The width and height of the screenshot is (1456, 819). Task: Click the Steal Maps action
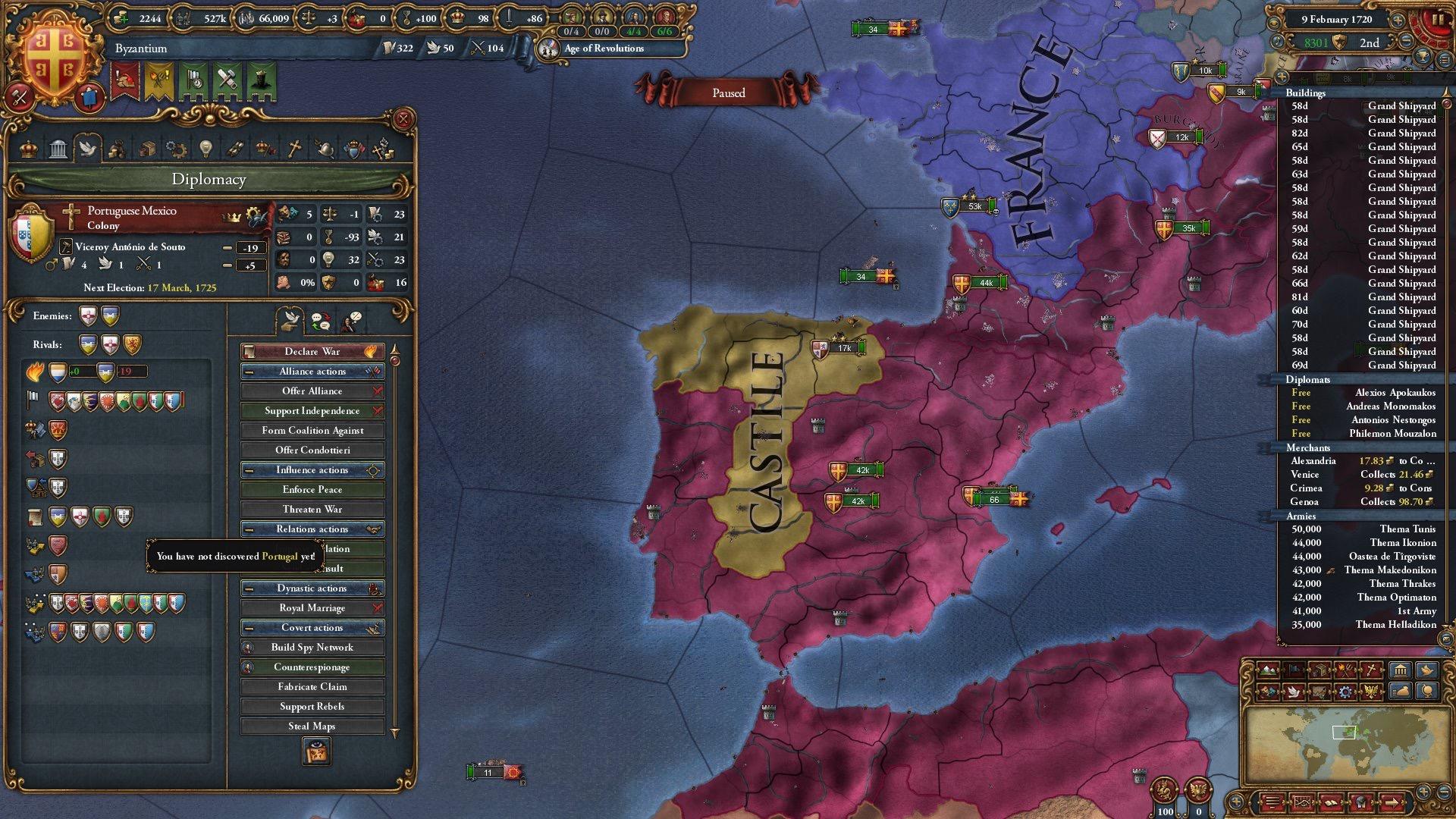[x=312, y=725]
